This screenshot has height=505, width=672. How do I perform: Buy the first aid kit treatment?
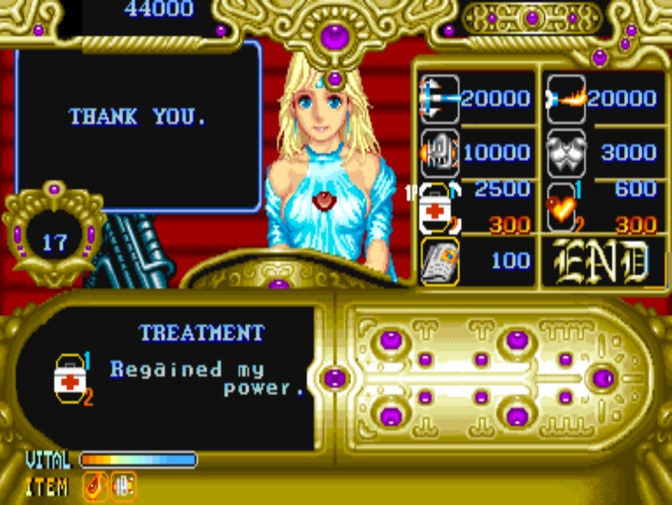click(439, 208)
